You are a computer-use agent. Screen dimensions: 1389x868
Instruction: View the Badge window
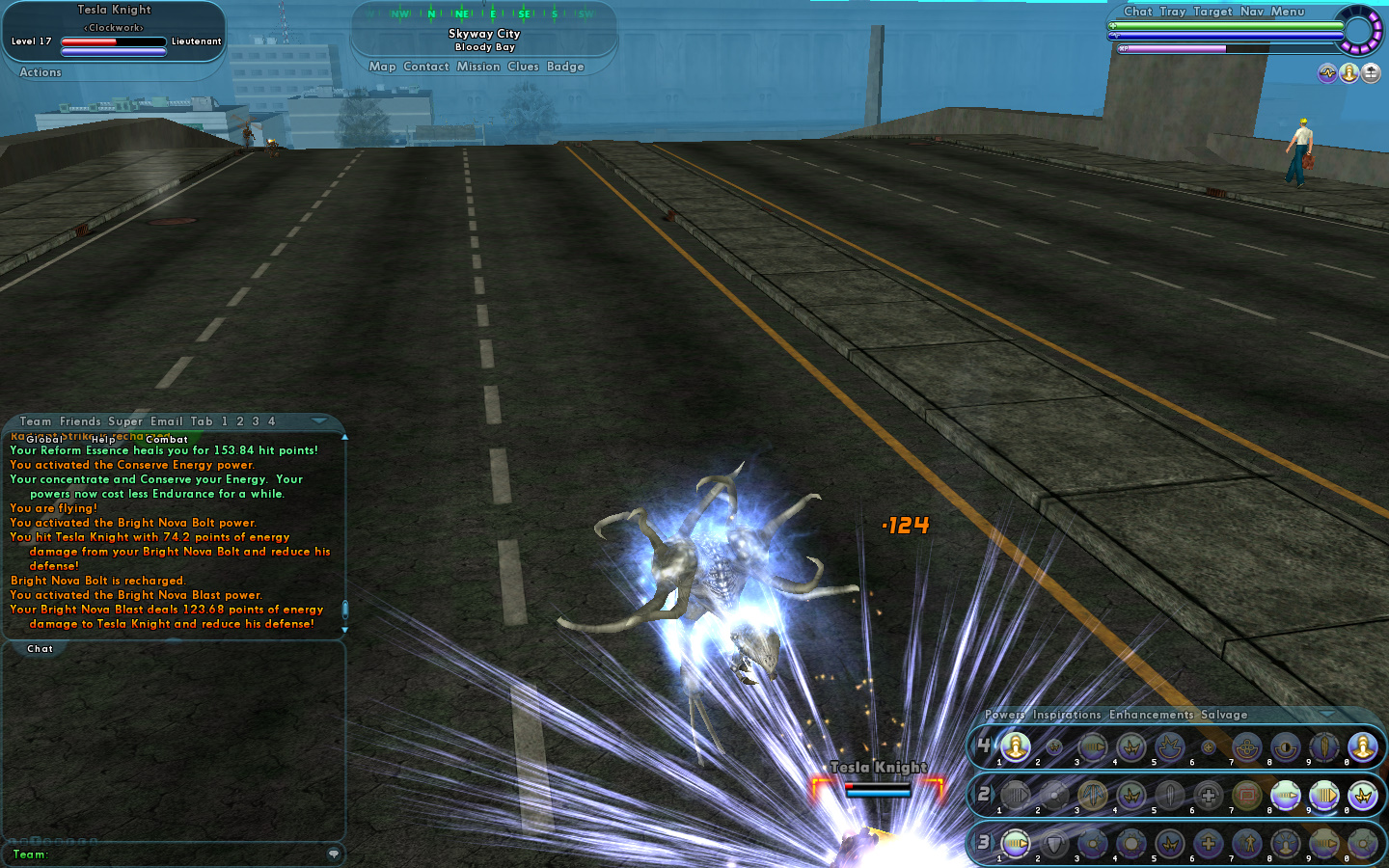565,67
